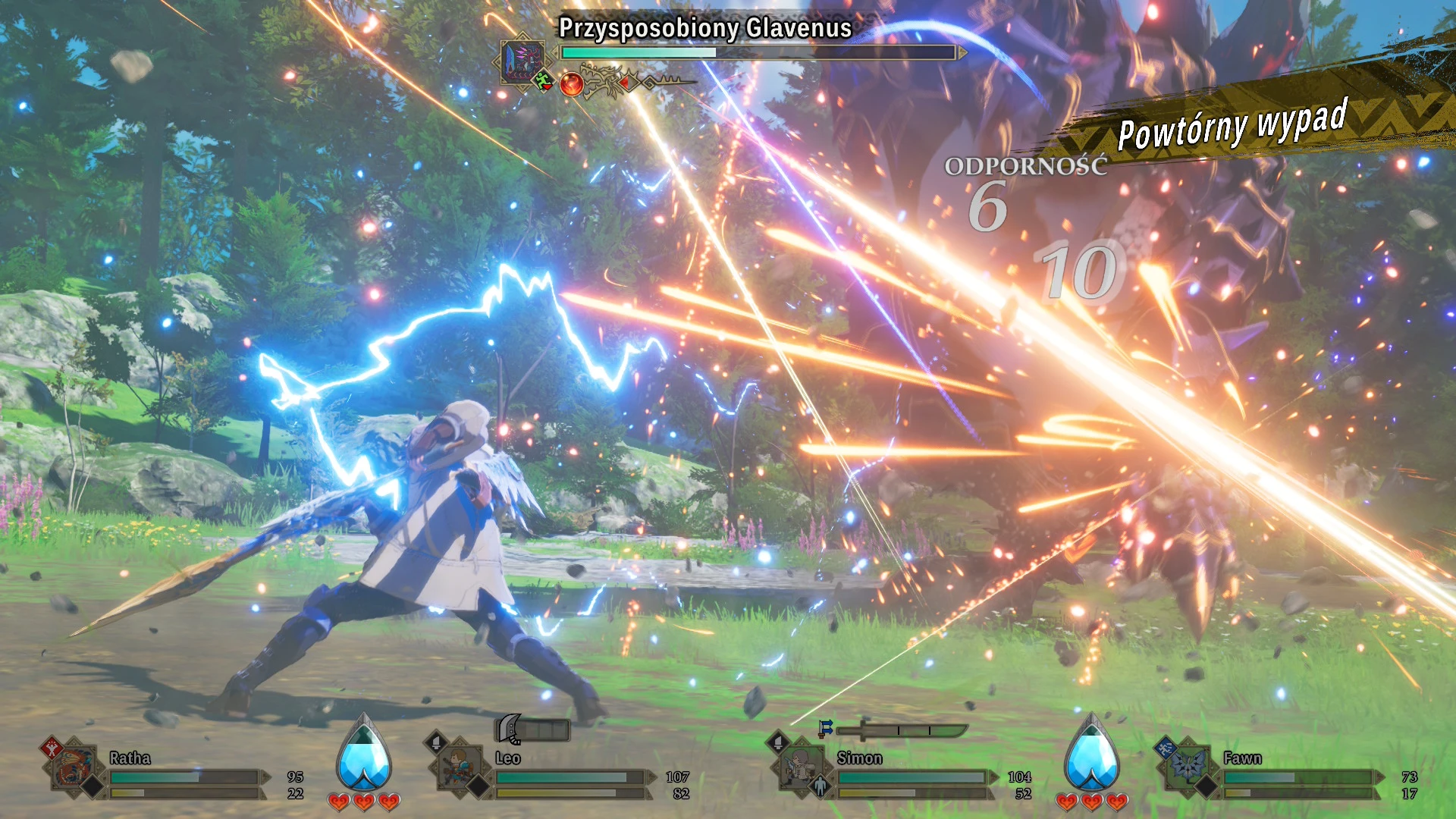Choose Leo's character portrait
Screen dimensions: 1456x819
point(459,767)
